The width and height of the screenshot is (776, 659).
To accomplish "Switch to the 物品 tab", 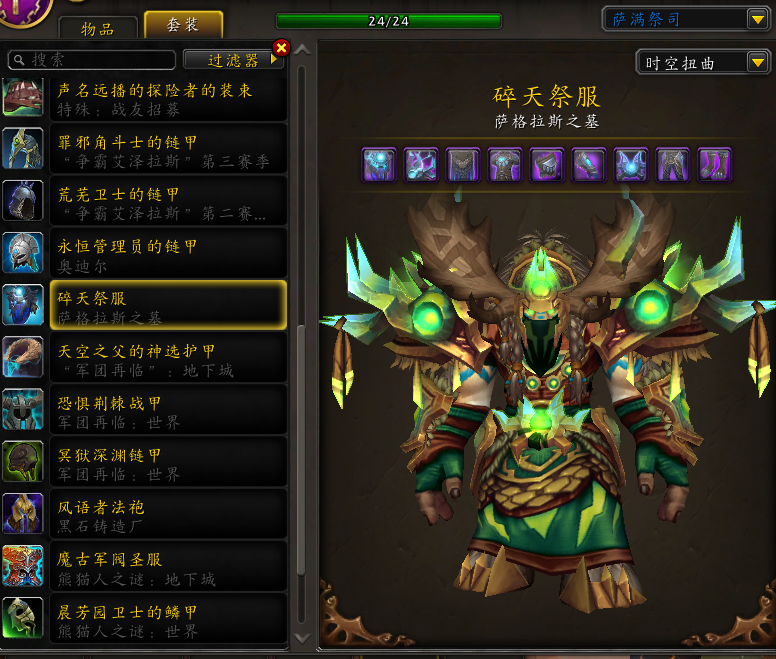I will pyautogui.click(x=98, y=27).
